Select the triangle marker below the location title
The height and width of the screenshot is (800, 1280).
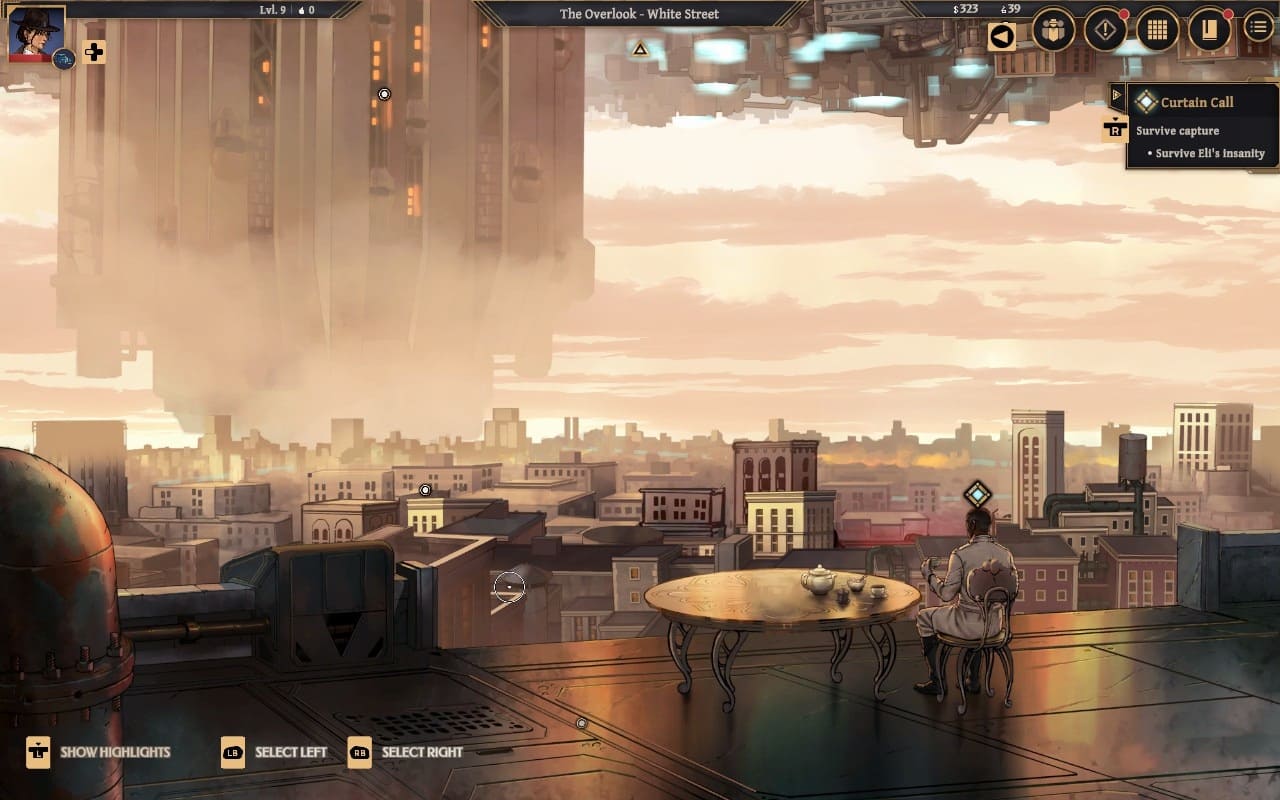click(640, 48)
